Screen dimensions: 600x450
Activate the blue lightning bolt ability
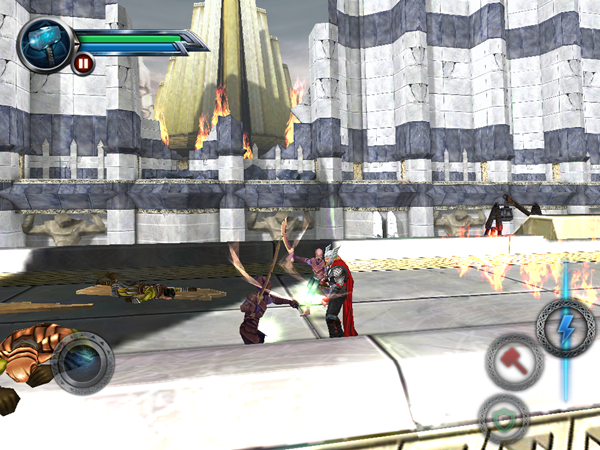pyautogui.click(x=566, y=329)
